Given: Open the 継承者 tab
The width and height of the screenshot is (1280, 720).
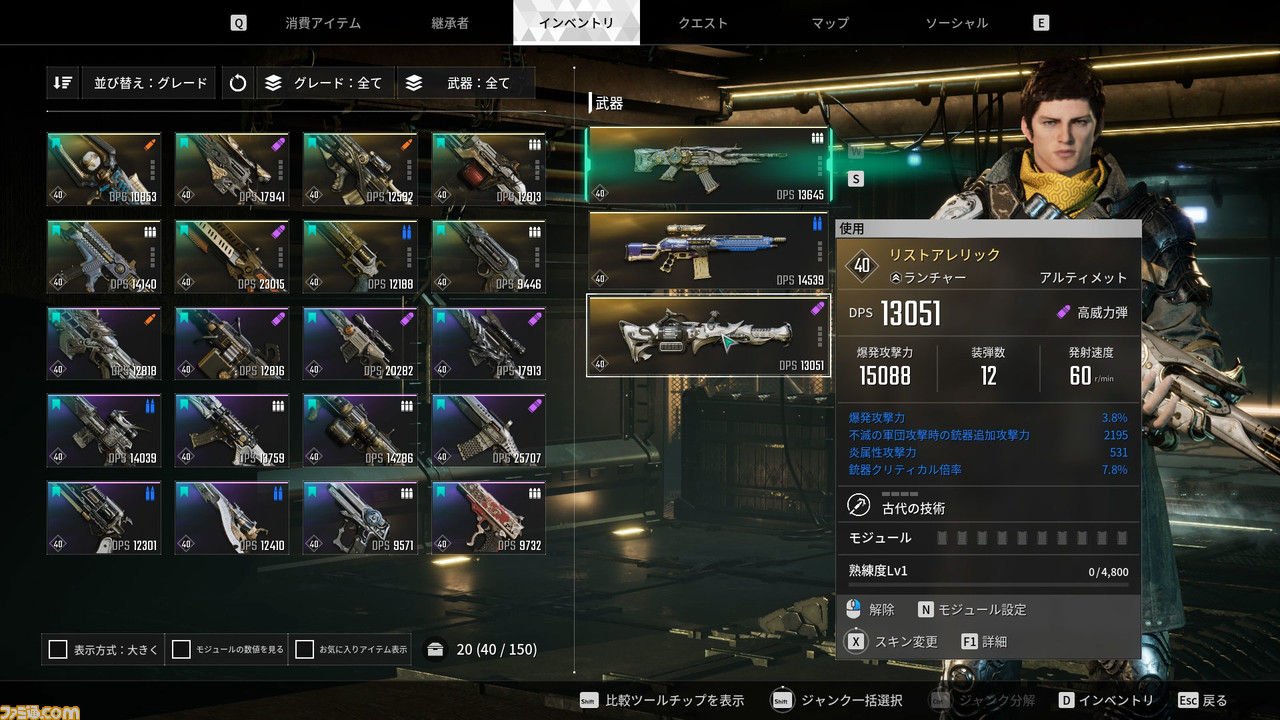Looking at the screenshot, I should 450,23.
